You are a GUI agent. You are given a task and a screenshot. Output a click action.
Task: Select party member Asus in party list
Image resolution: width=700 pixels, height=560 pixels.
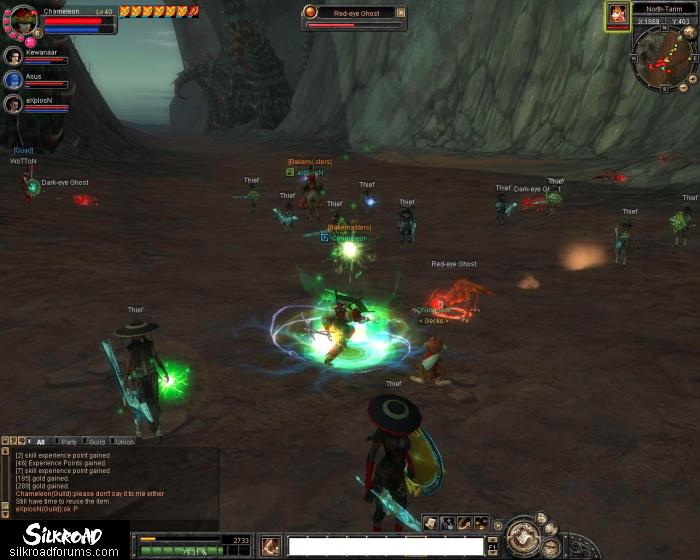coord(13,80)
